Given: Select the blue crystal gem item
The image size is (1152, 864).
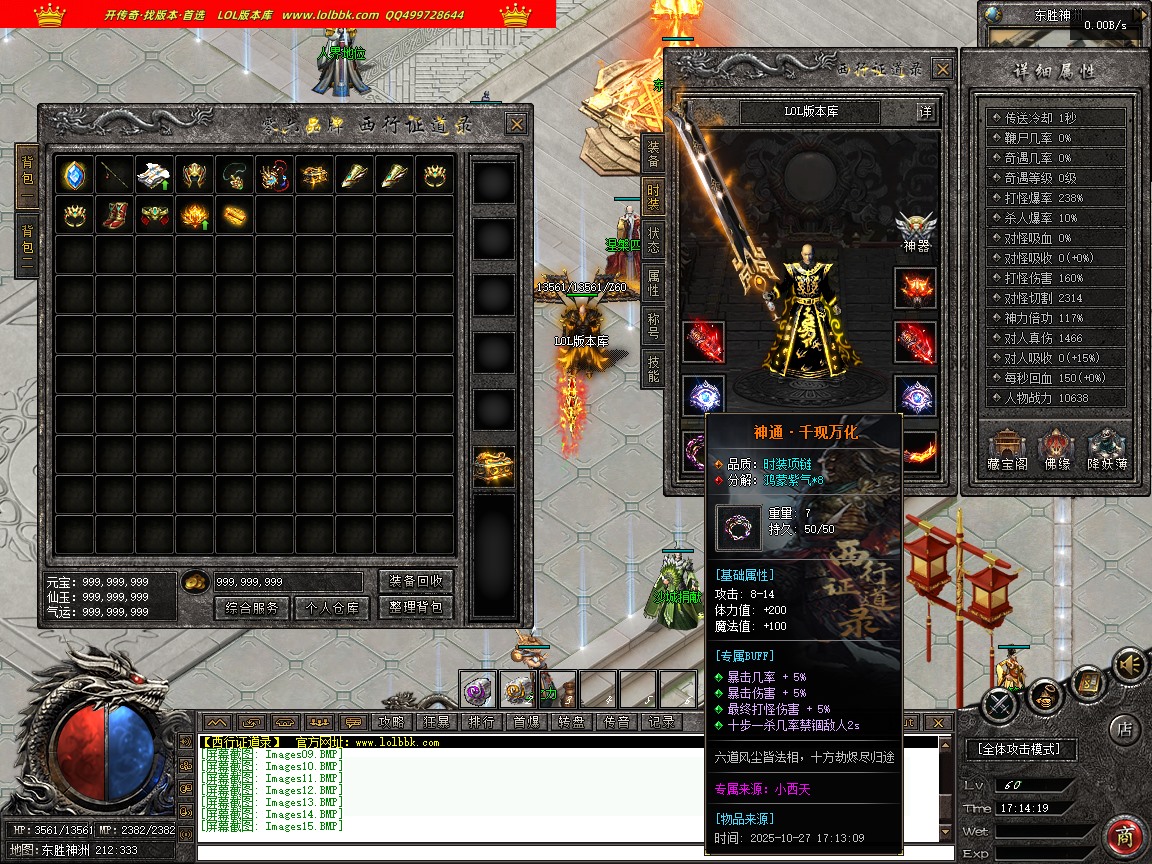Looking at the screenshot, I should click(75, 175).
